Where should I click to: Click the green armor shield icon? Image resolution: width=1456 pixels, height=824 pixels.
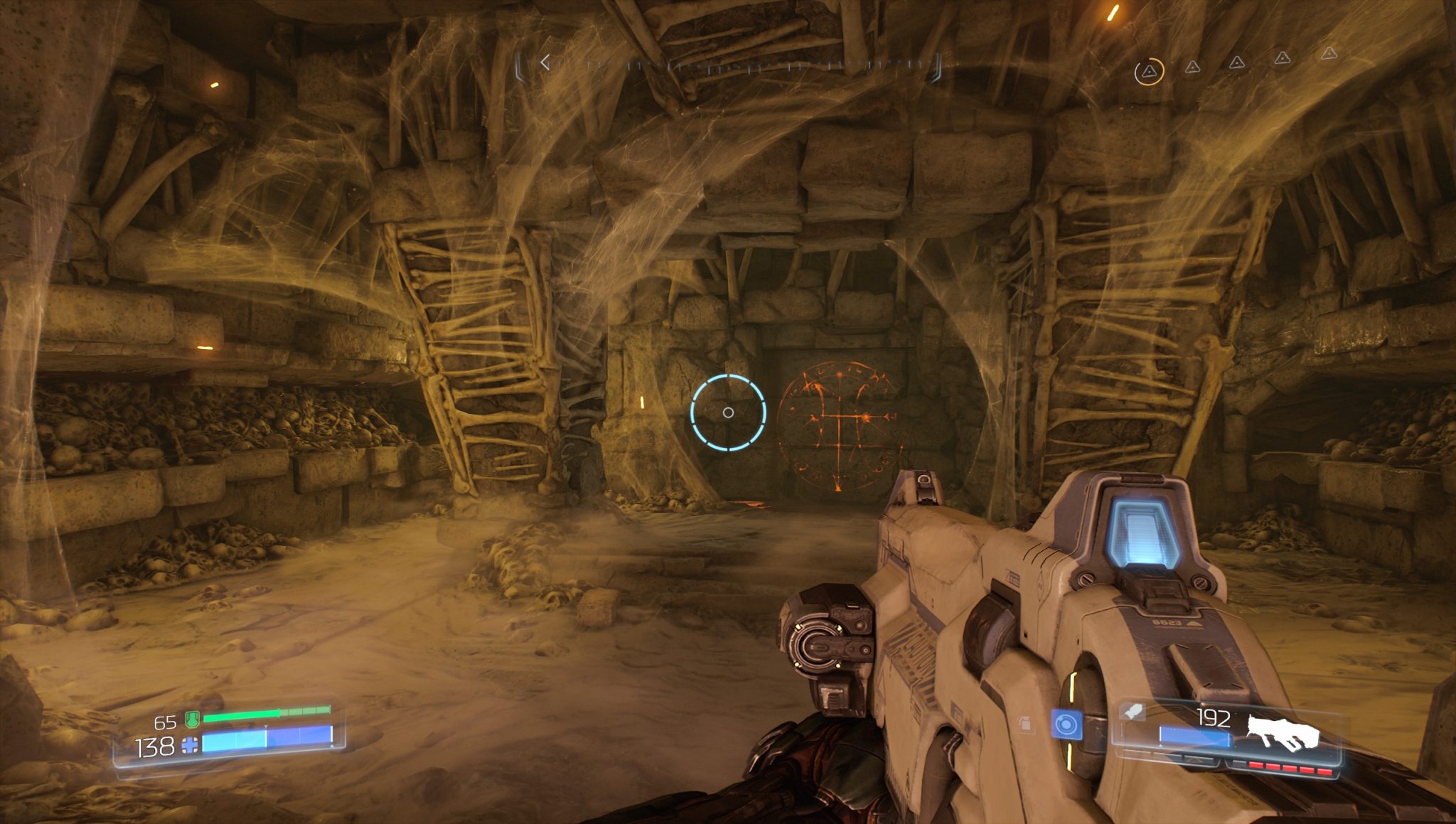(193, 719)
